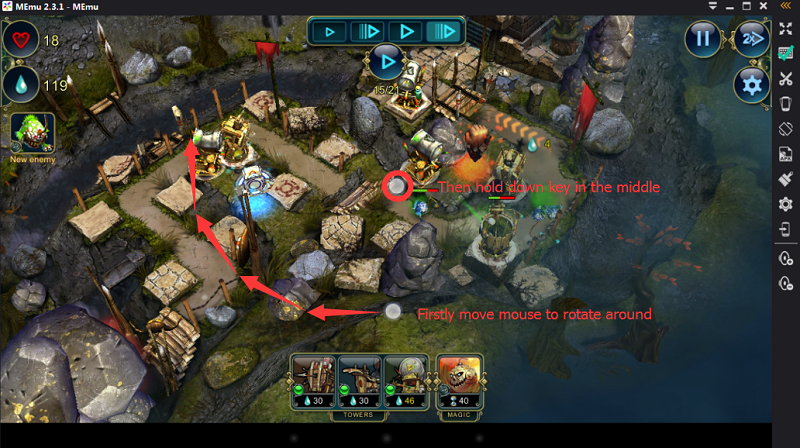Select the spiked ballista tower costing 30
Image resolution: width=800 pixels, height=448 pixels.
tap(313, 379)
